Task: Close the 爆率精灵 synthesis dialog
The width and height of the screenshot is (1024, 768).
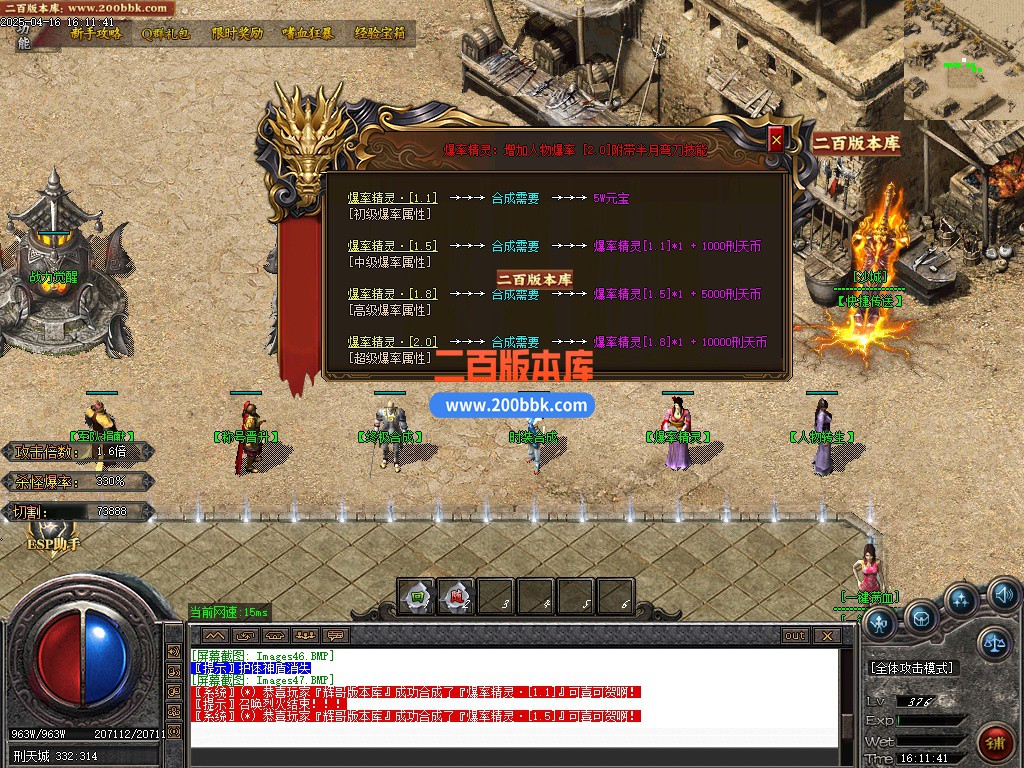Action: click(776, 141)
